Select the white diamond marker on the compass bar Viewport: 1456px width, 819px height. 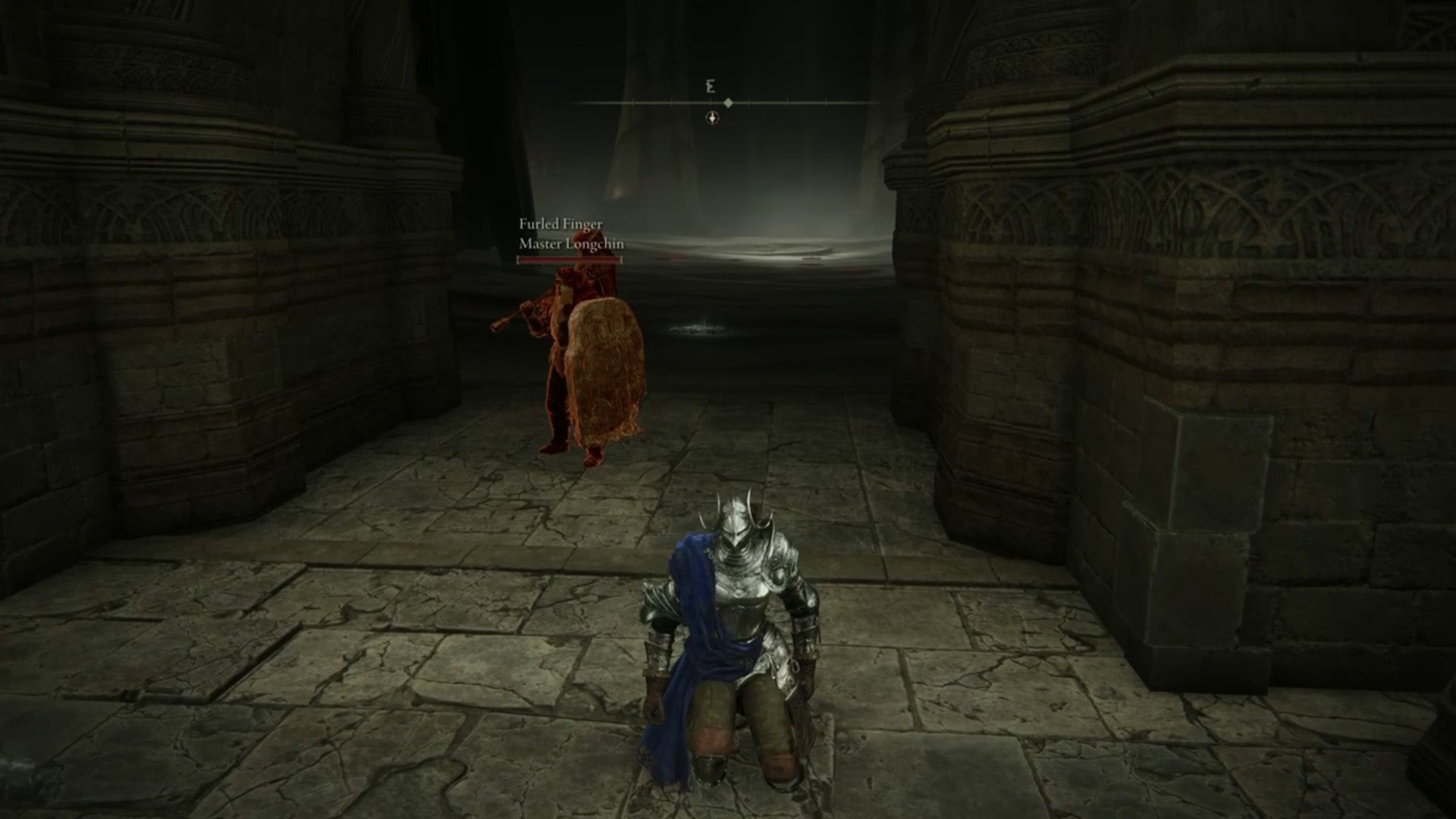pyautogui.click(x=728, y=101)
